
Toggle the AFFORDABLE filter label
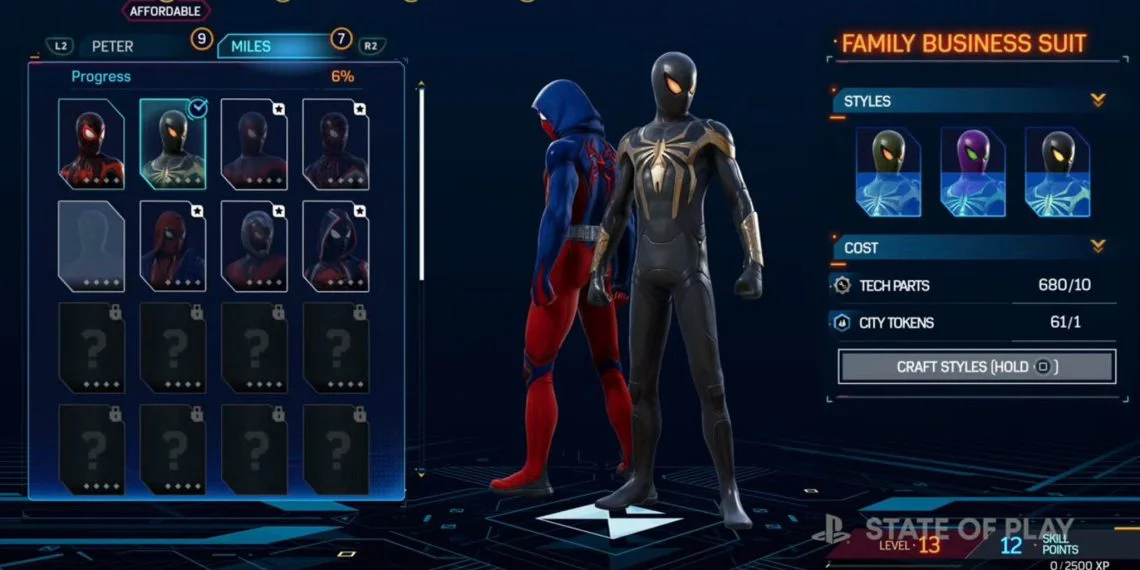tap(165, 11)
